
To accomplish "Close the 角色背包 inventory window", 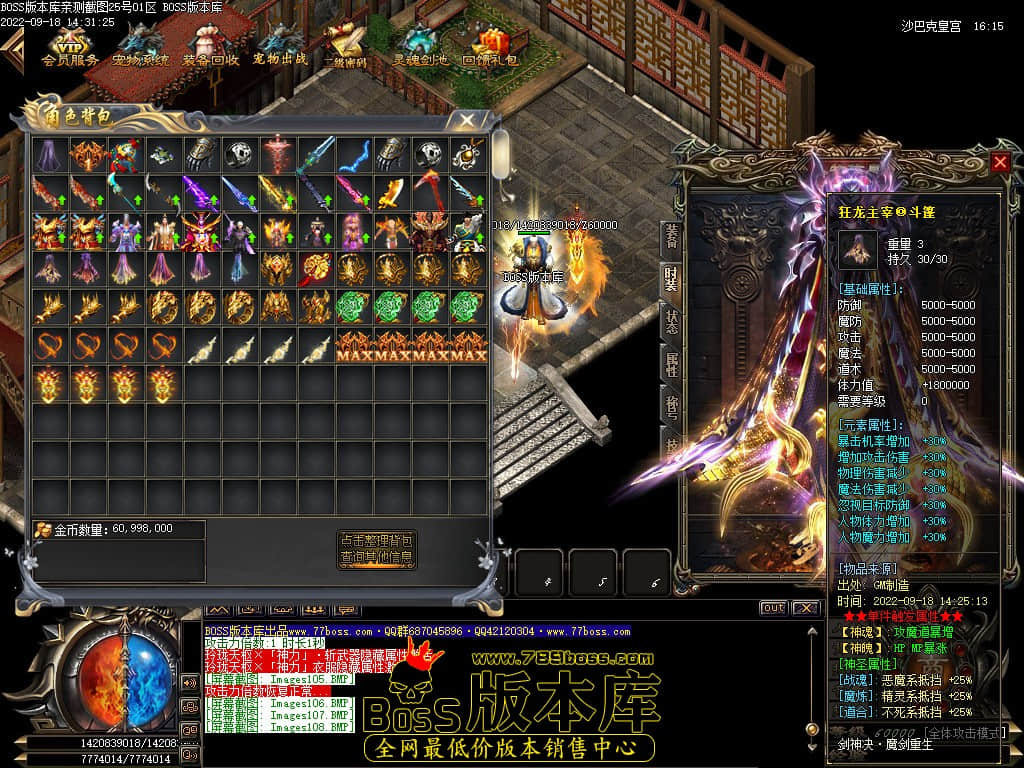I will click(x=466, y=120).
